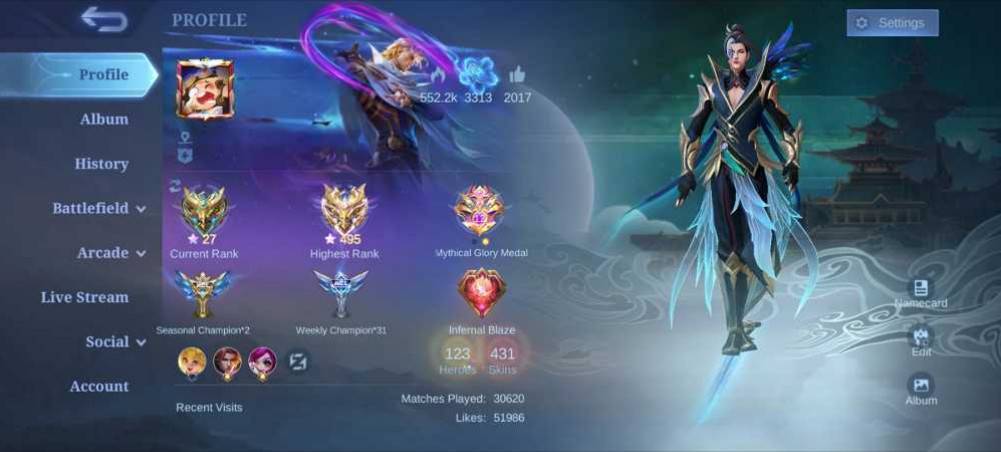
Task: Open the Live Stream tab
Action: click(x=85, y=297)
